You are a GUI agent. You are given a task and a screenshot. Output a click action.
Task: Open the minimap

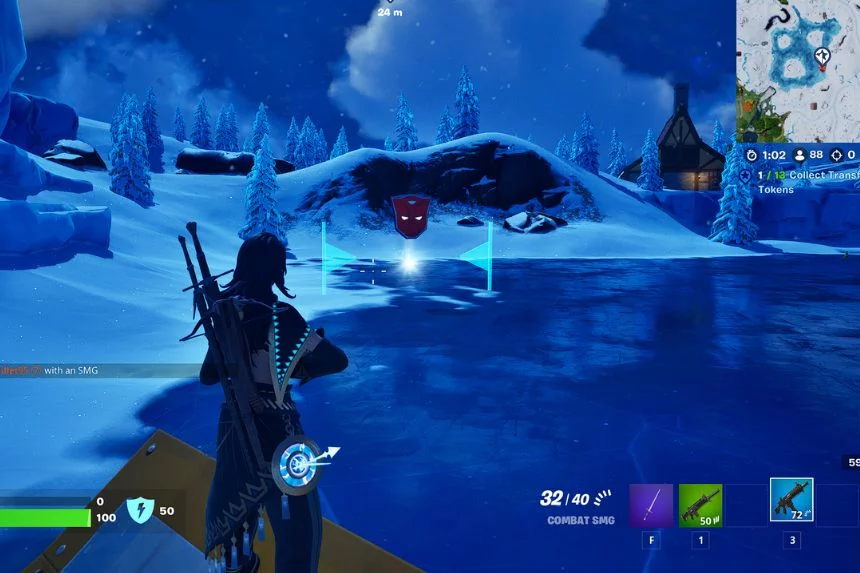797,70
